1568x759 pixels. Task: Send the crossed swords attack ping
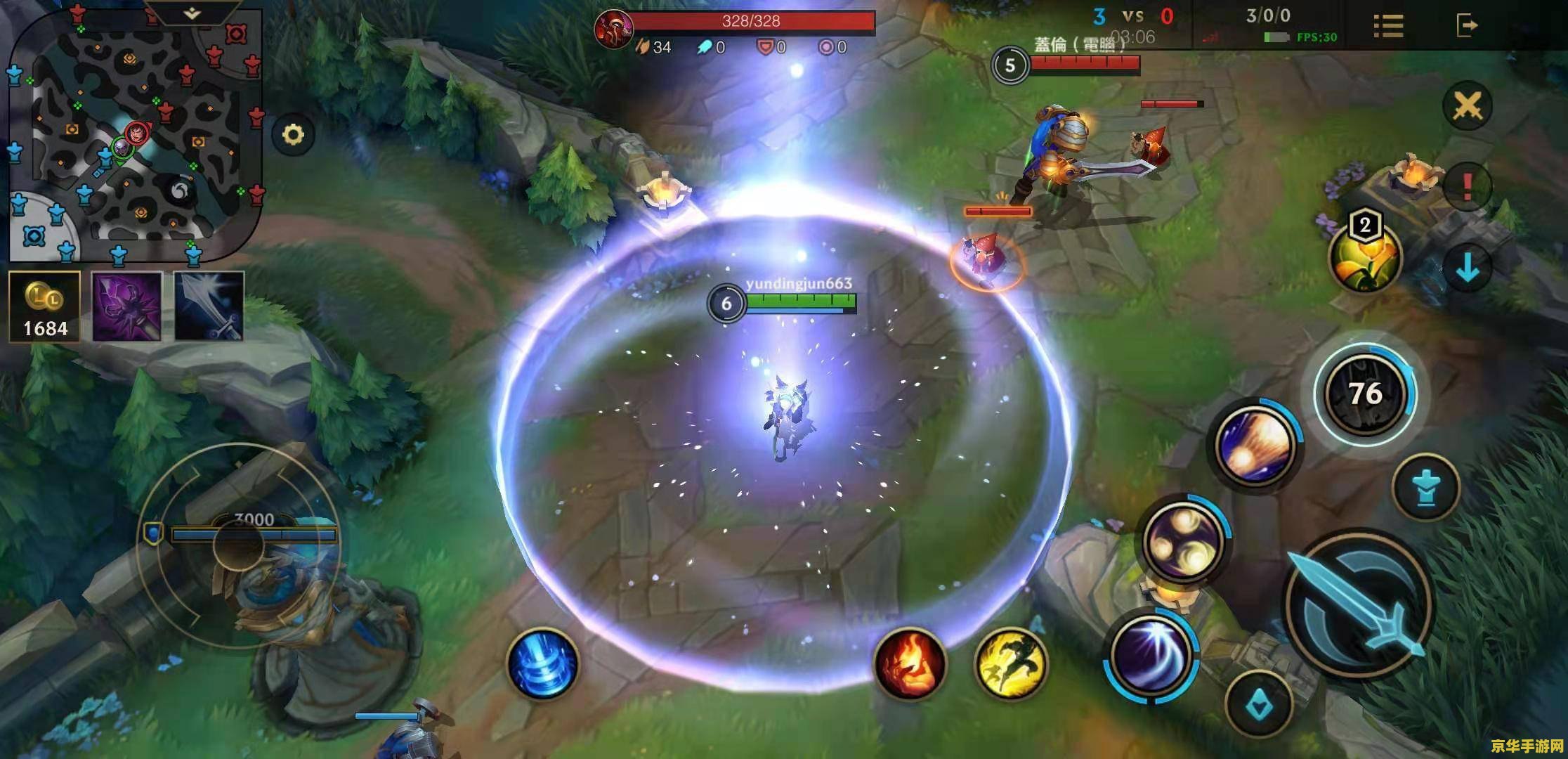[x=1468, y=107]
